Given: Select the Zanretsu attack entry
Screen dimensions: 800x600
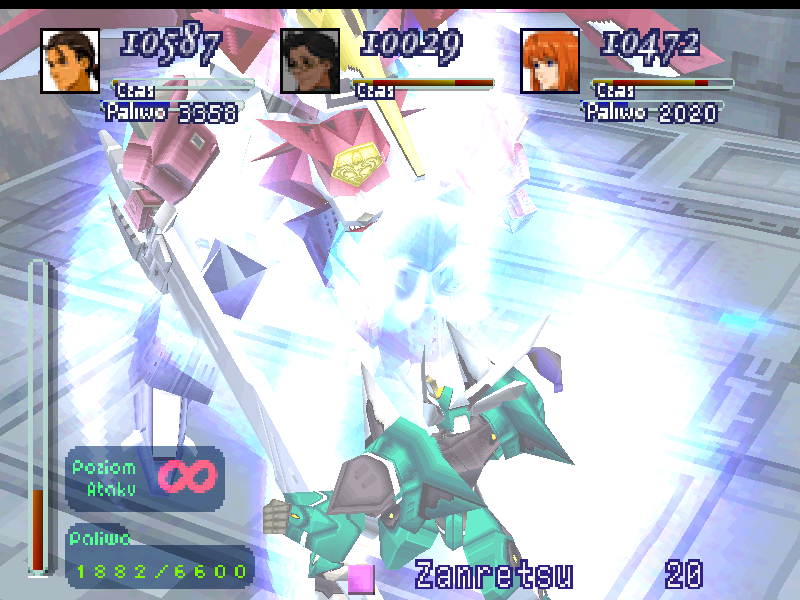Looking at the screenshot, I should point(494,575).
